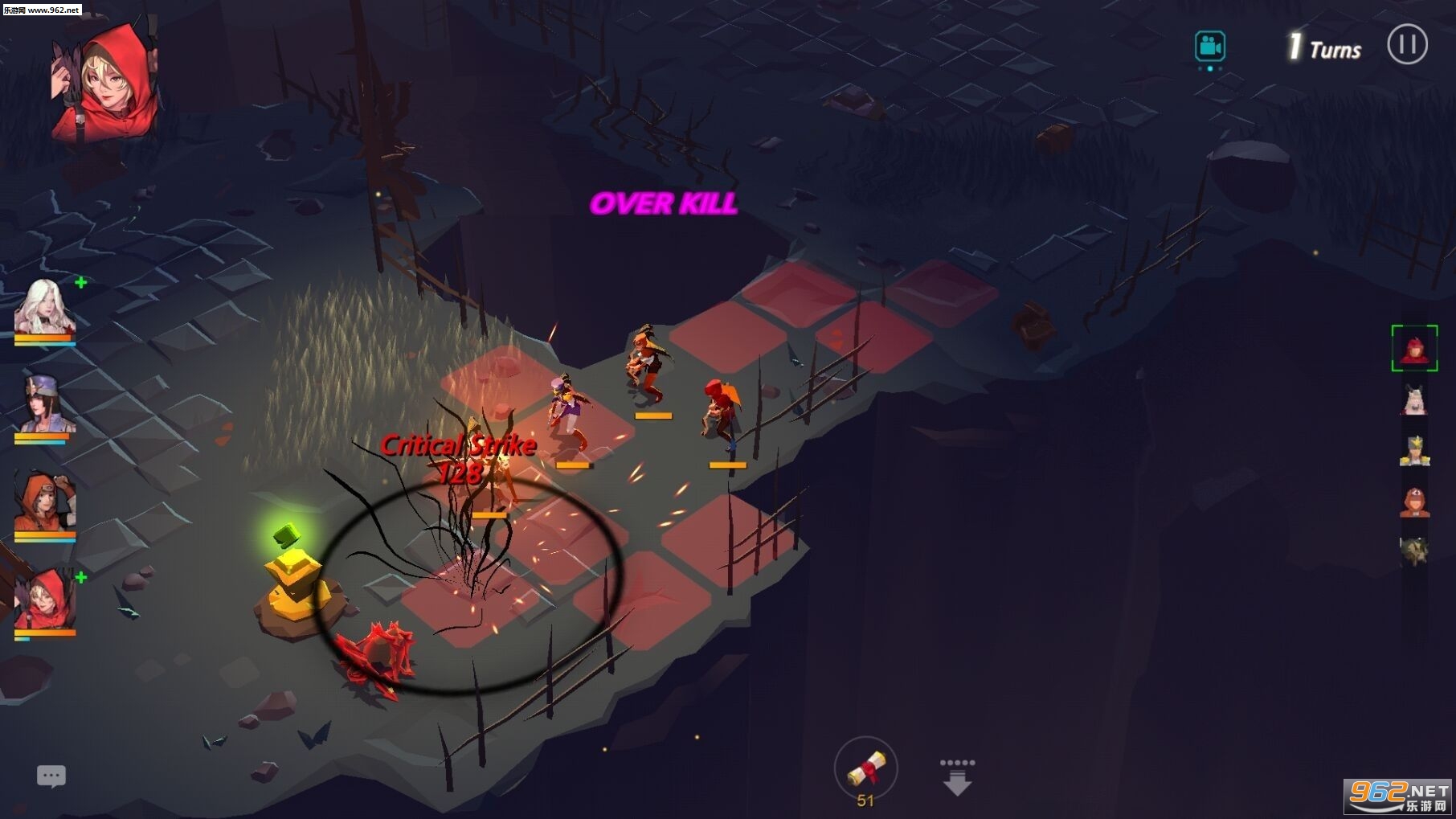The image size is (1456, 819).
Task: Open the large active red hood portrait
Action: tap(105, 82)
